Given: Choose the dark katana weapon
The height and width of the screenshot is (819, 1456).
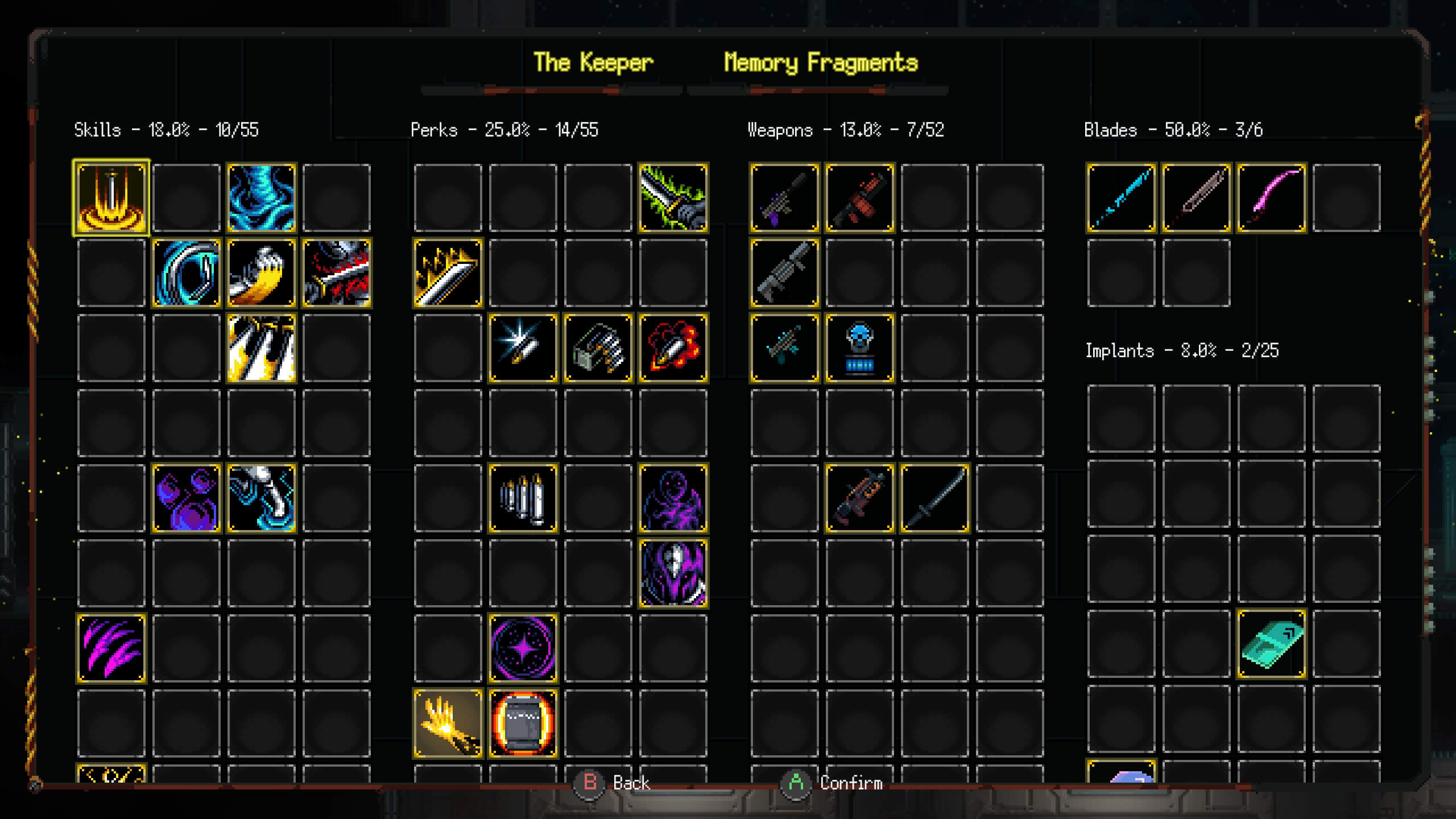Looking at the screenshot, I should click(935, 498).
